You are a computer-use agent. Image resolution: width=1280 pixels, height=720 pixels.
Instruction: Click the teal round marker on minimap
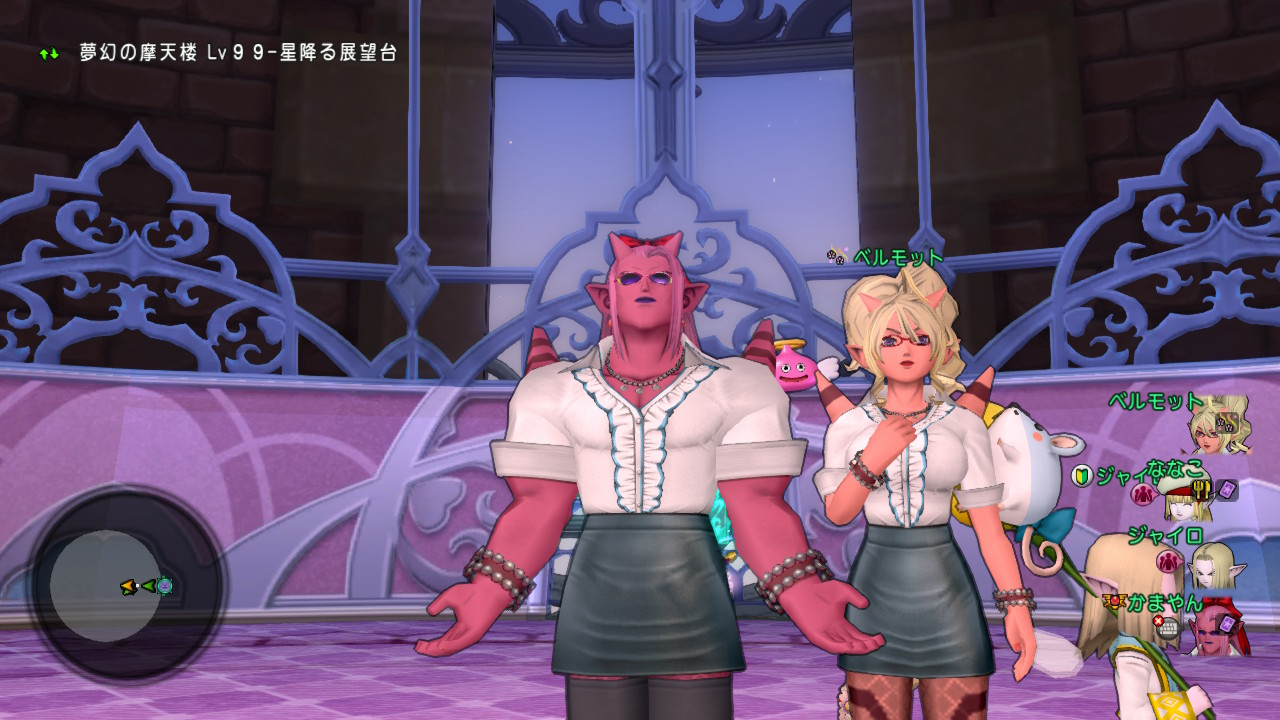click(x=164, y=586)
